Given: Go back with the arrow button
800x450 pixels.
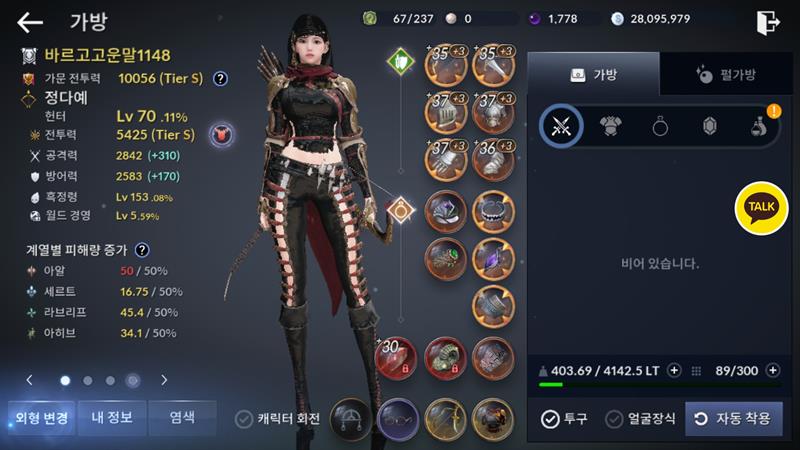Looking at the screenshot, I should (30, 22).
